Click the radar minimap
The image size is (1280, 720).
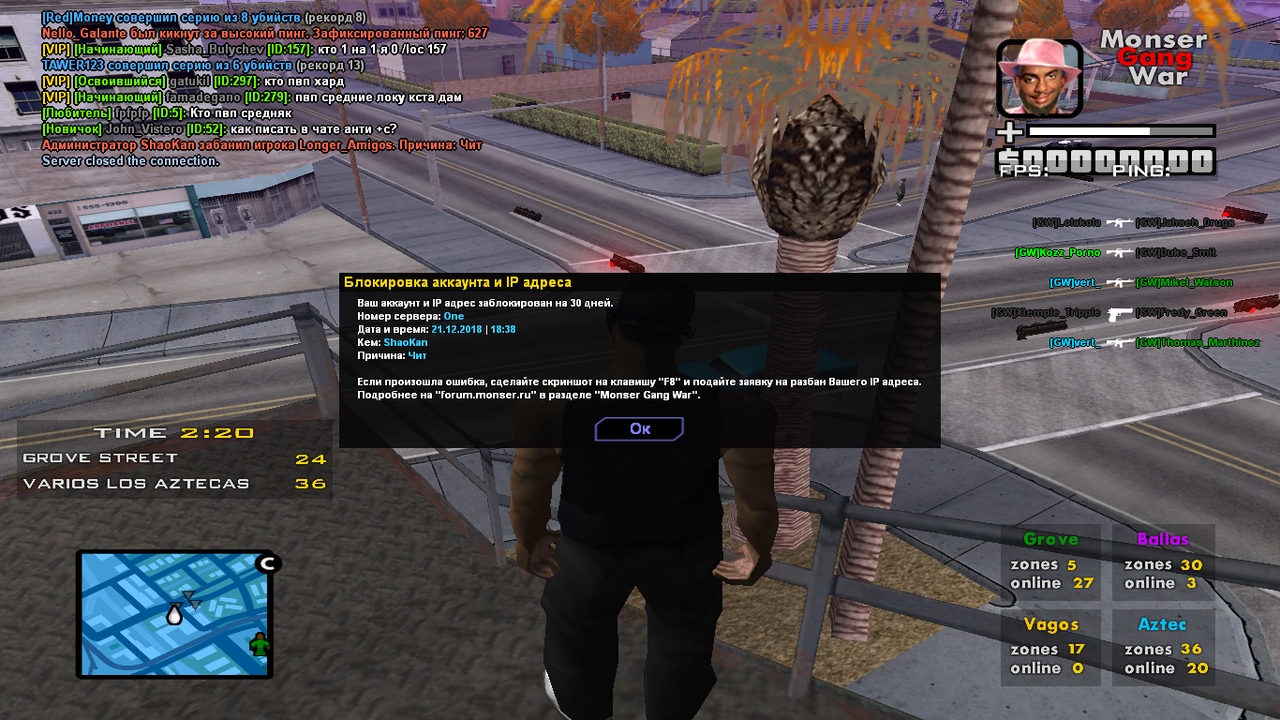175,614
